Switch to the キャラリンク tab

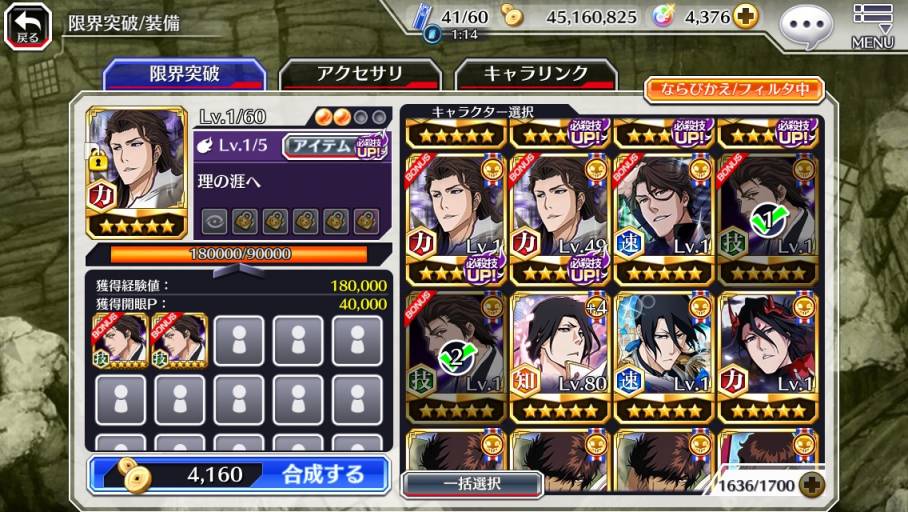(x=535, y=74)
